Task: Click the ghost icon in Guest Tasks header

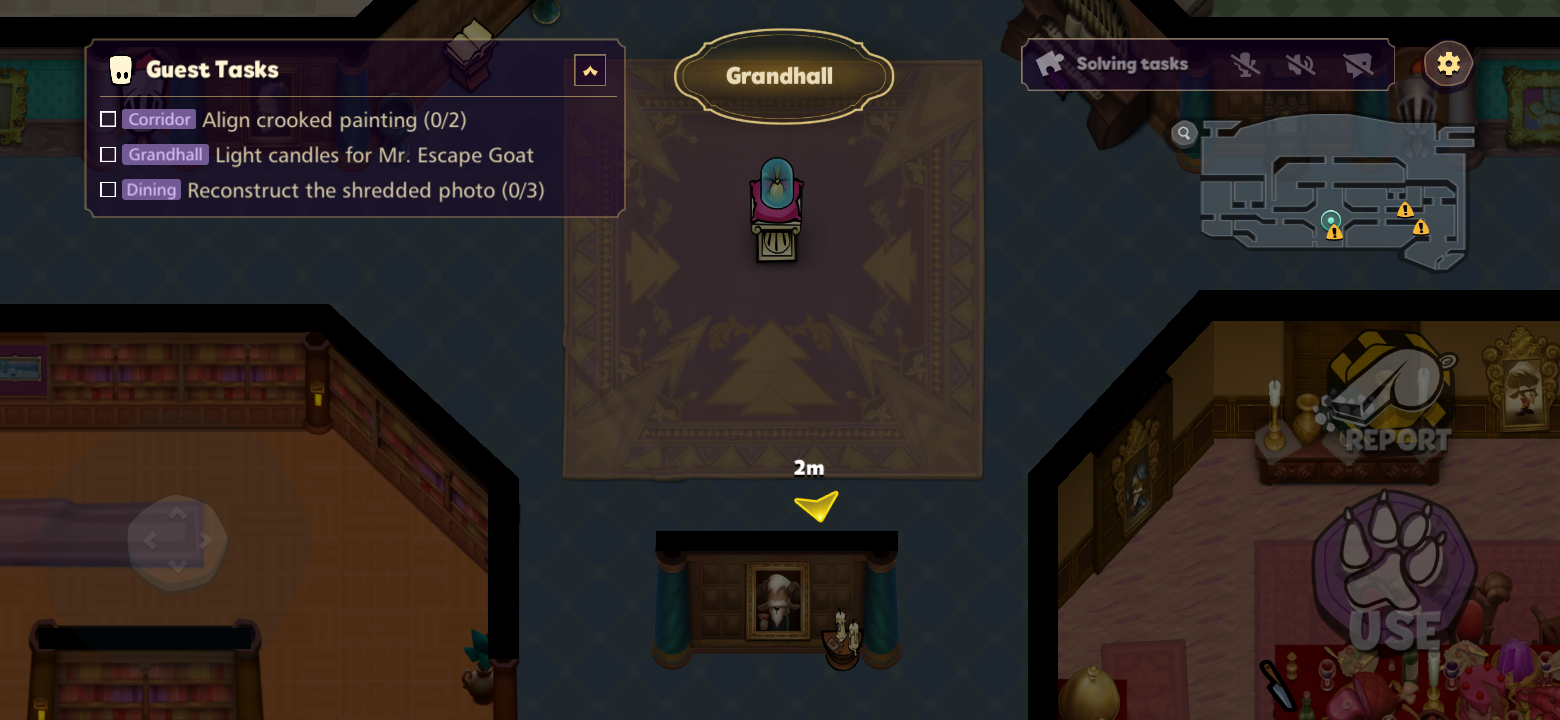Action: pyautogui.click(x=120, y=69)
